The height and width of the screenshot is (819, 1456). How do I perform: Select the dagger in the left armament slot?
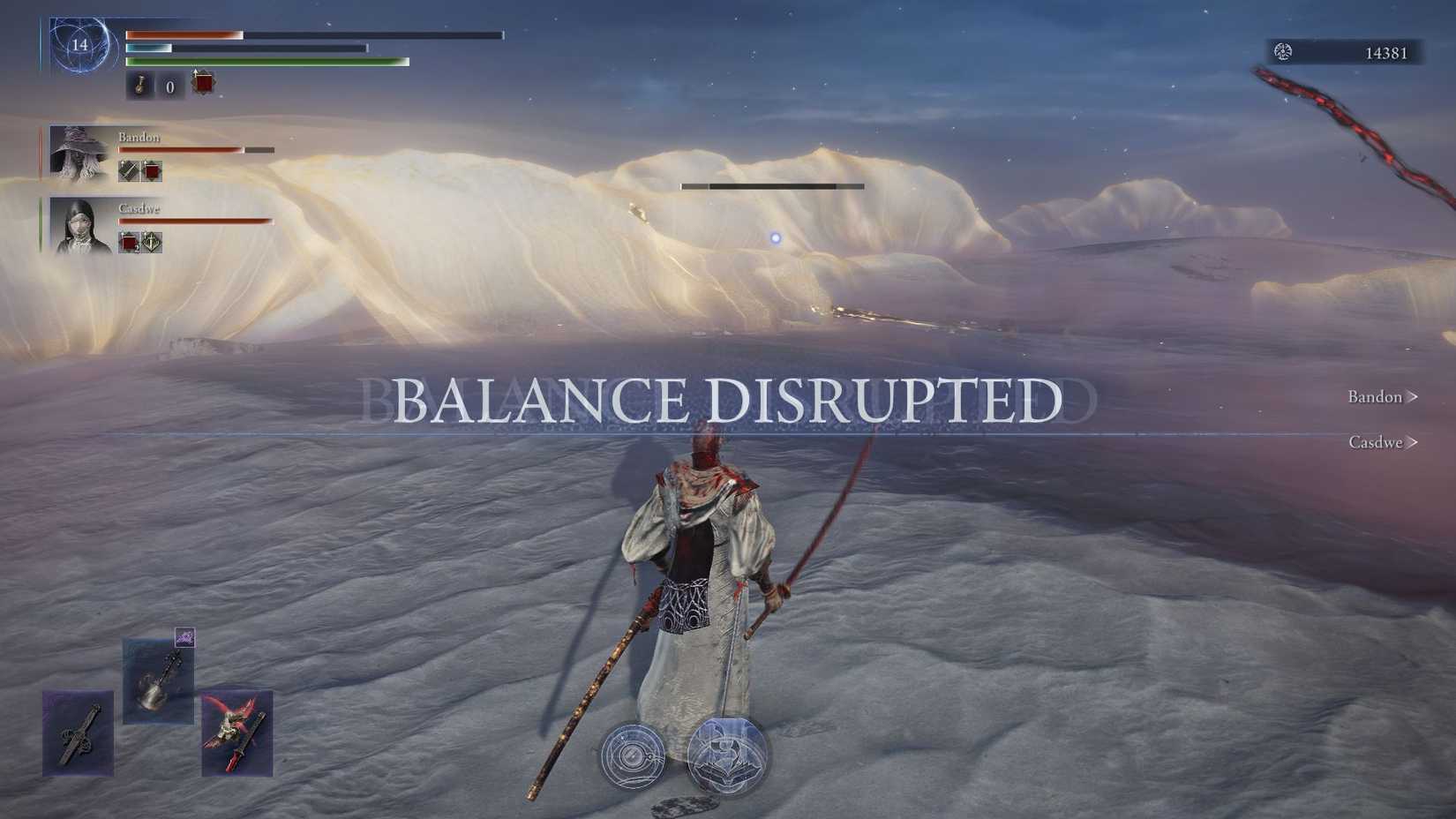[x=77, y=733]
